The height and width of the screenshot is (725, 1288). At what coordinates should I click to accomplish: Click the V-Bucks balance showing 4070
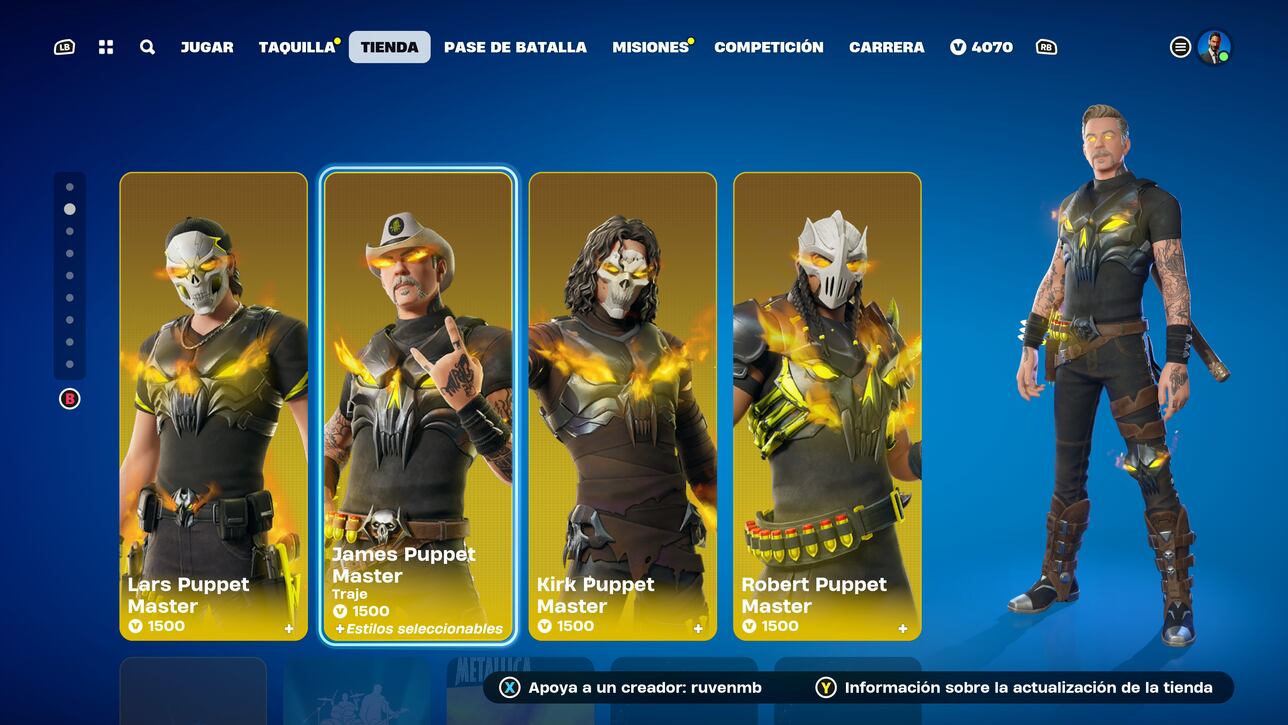pyautogui.click(x=981, y=46)
